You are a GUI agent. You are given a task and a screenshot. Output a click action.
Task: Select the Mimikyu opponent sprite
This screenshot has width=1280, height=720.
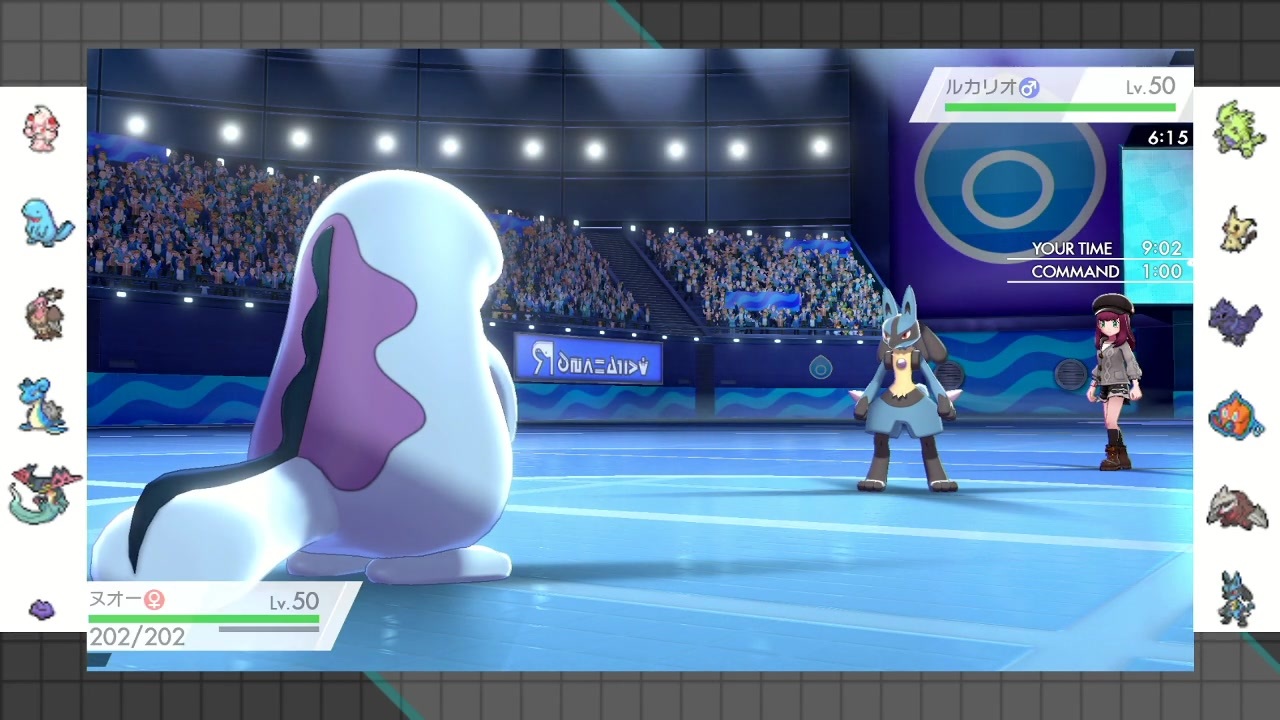click(1239, 230)
